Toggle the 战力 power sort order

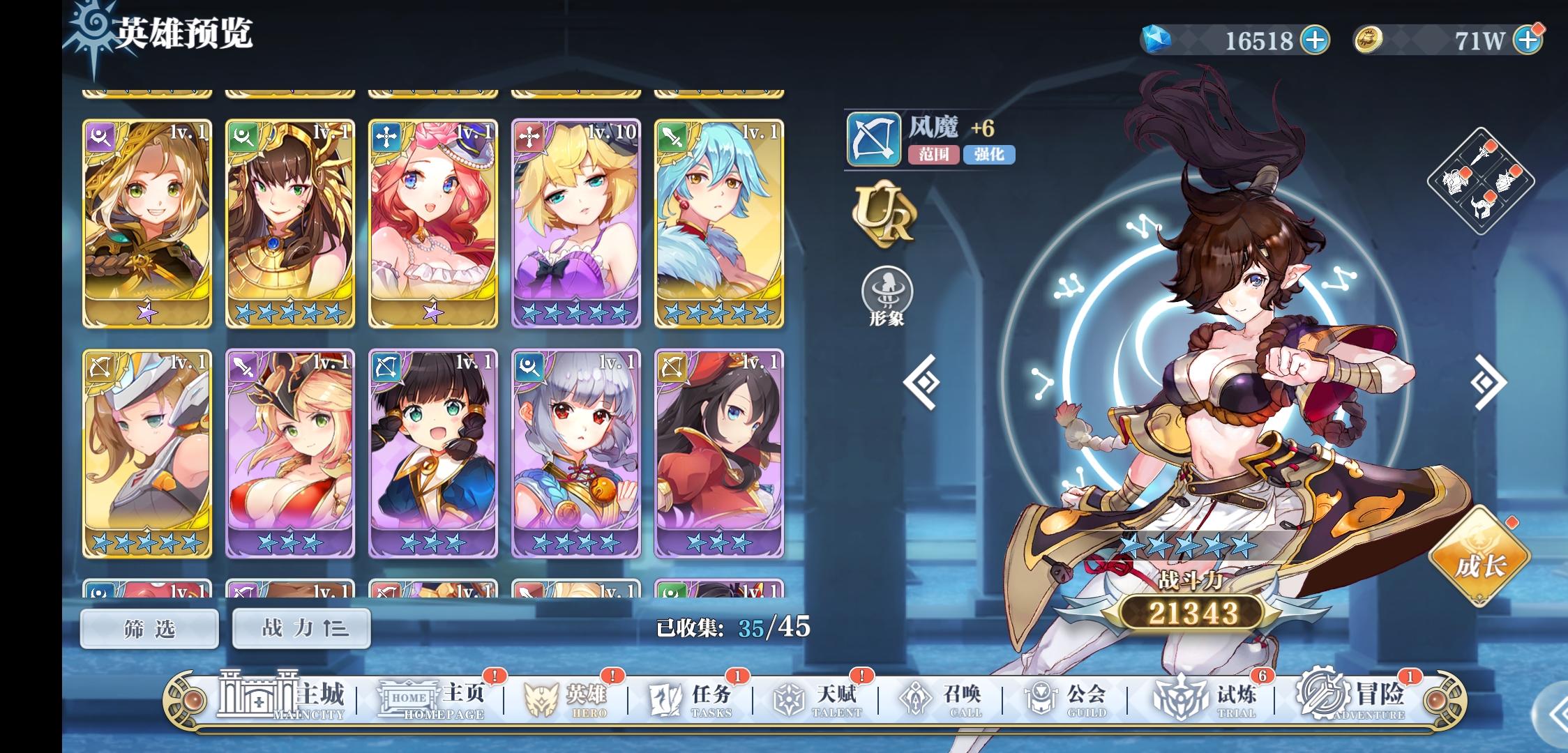point(301,628)
